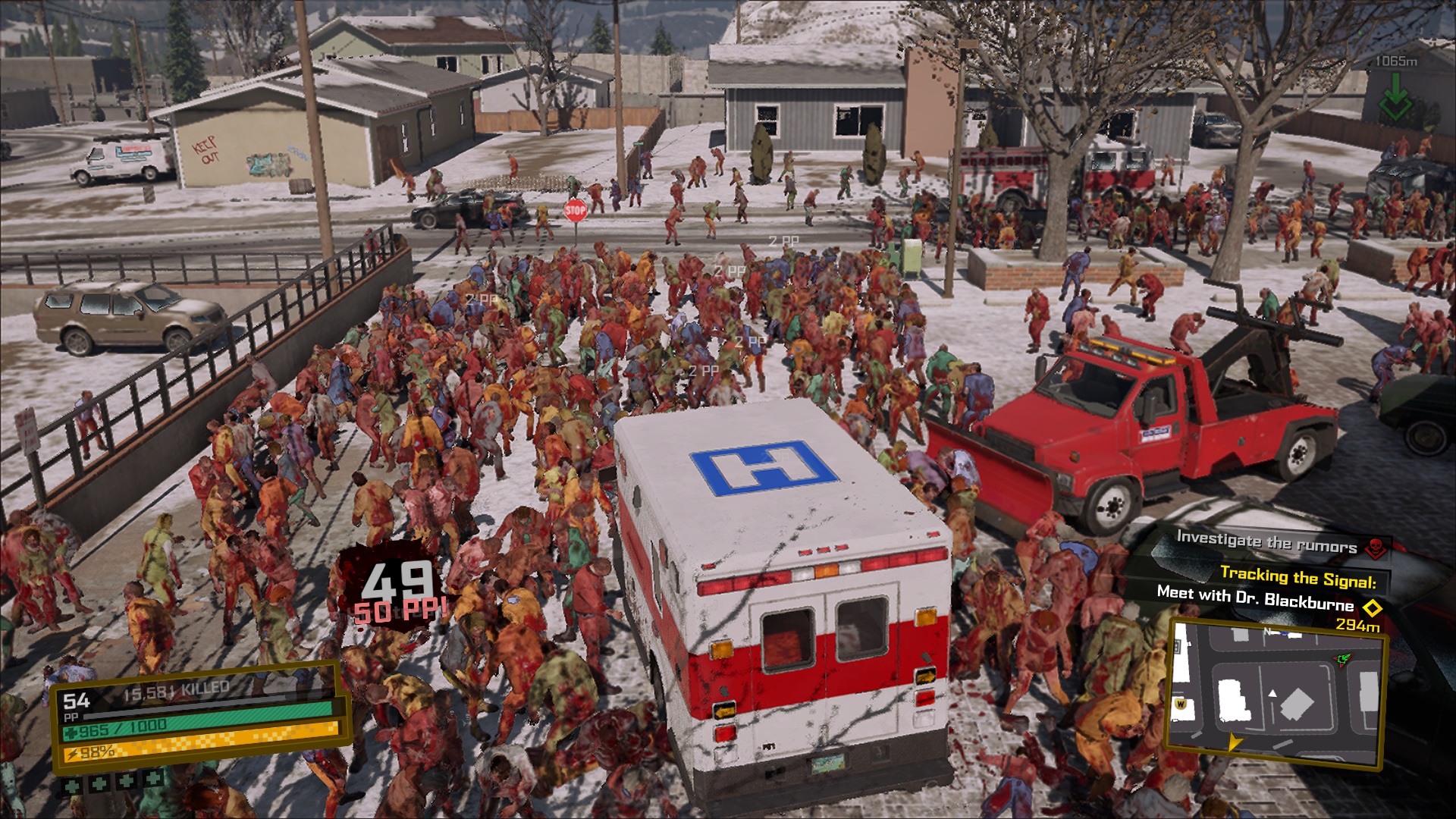
Task: Click the red skull objective icon
Action: pyautogui.click(x=1375, y=547)
